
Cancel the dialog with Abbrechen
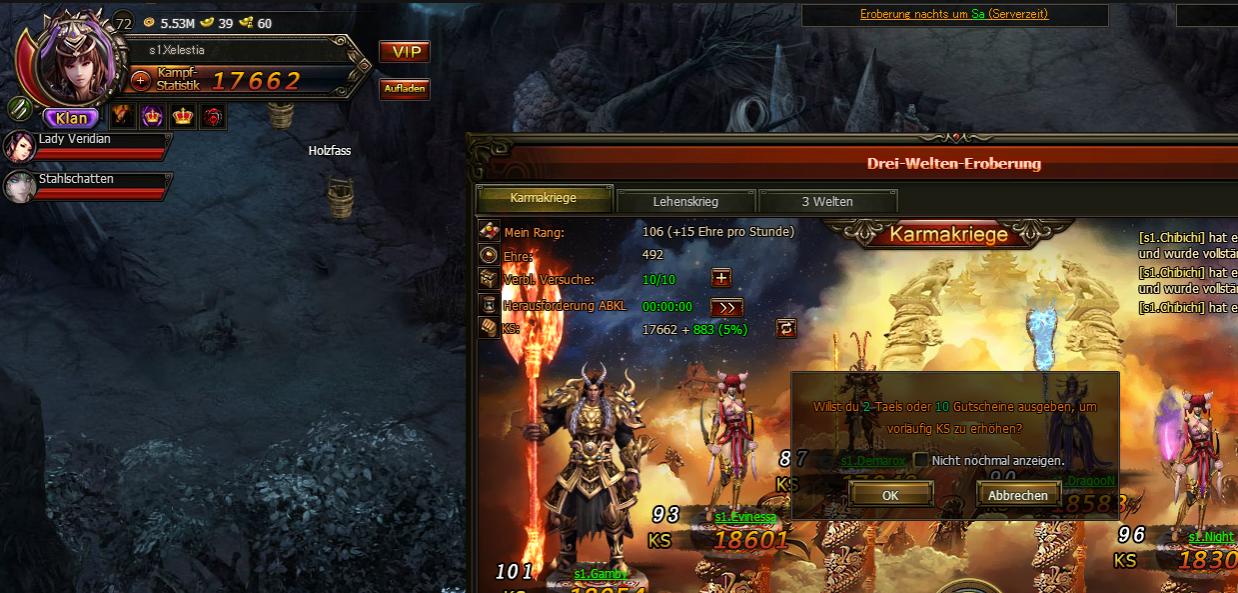(x=1017, y=494)
